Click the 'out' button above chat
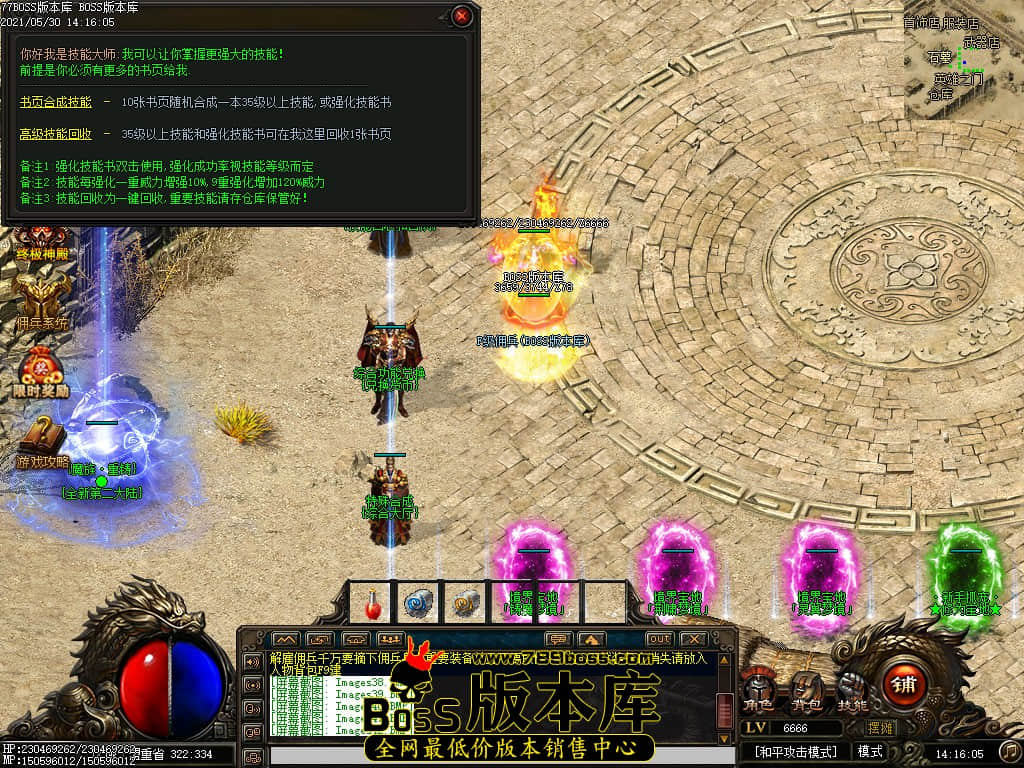Screen dimensions: 1024x768 (x=659, y=639)
